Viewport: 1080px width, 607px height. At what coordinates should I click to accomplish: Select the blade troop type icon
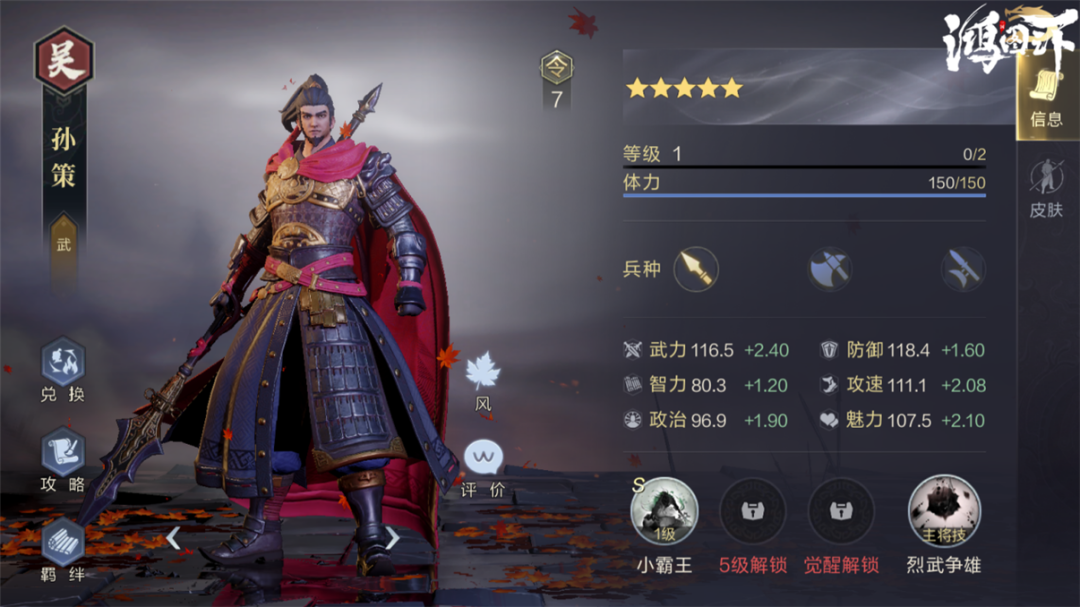963,269
